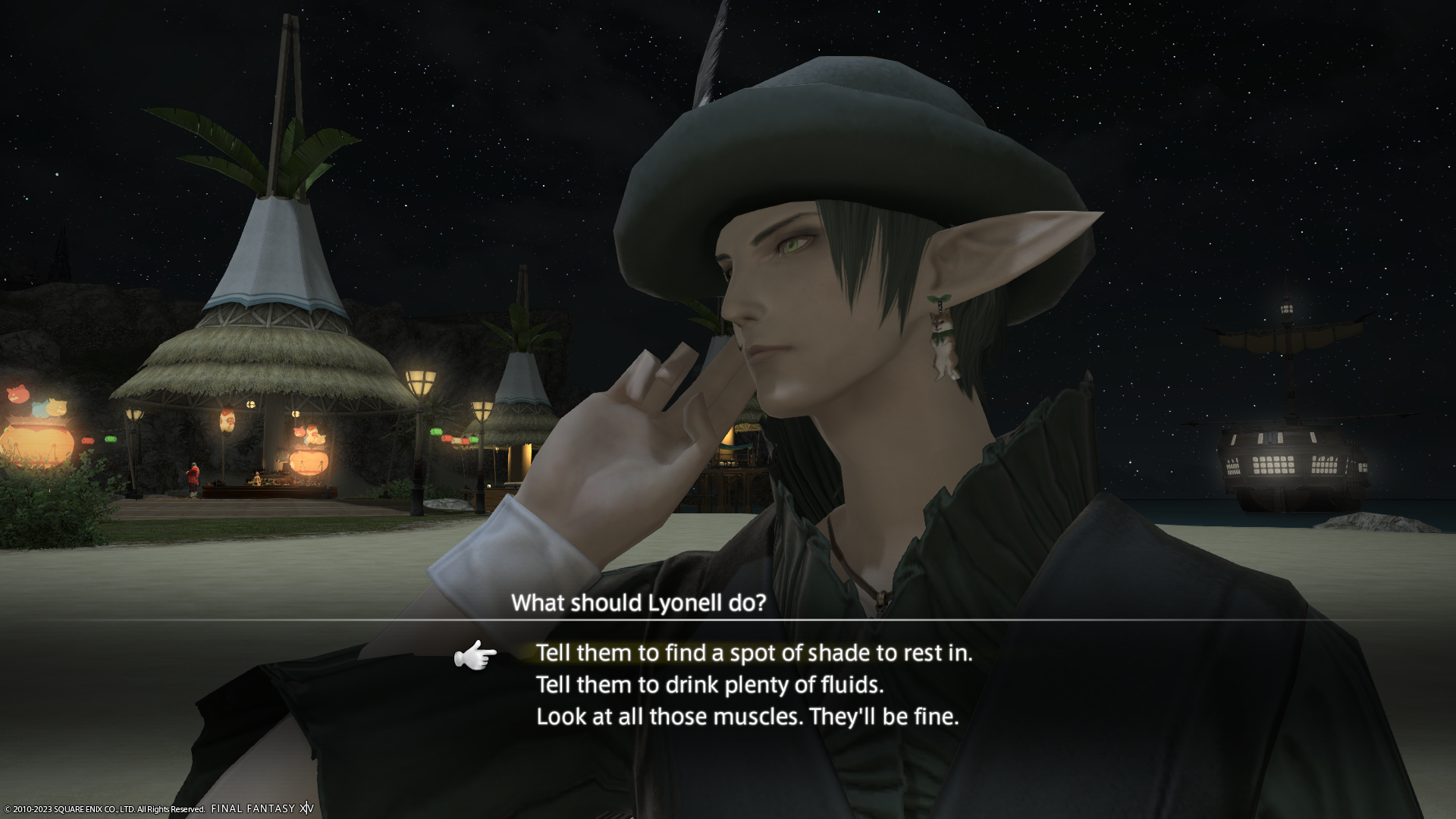Select "Tell them to drink plenty of fluids"
Image resolution: width=1456 pixels, height=819 pixels.
point(709,685)
